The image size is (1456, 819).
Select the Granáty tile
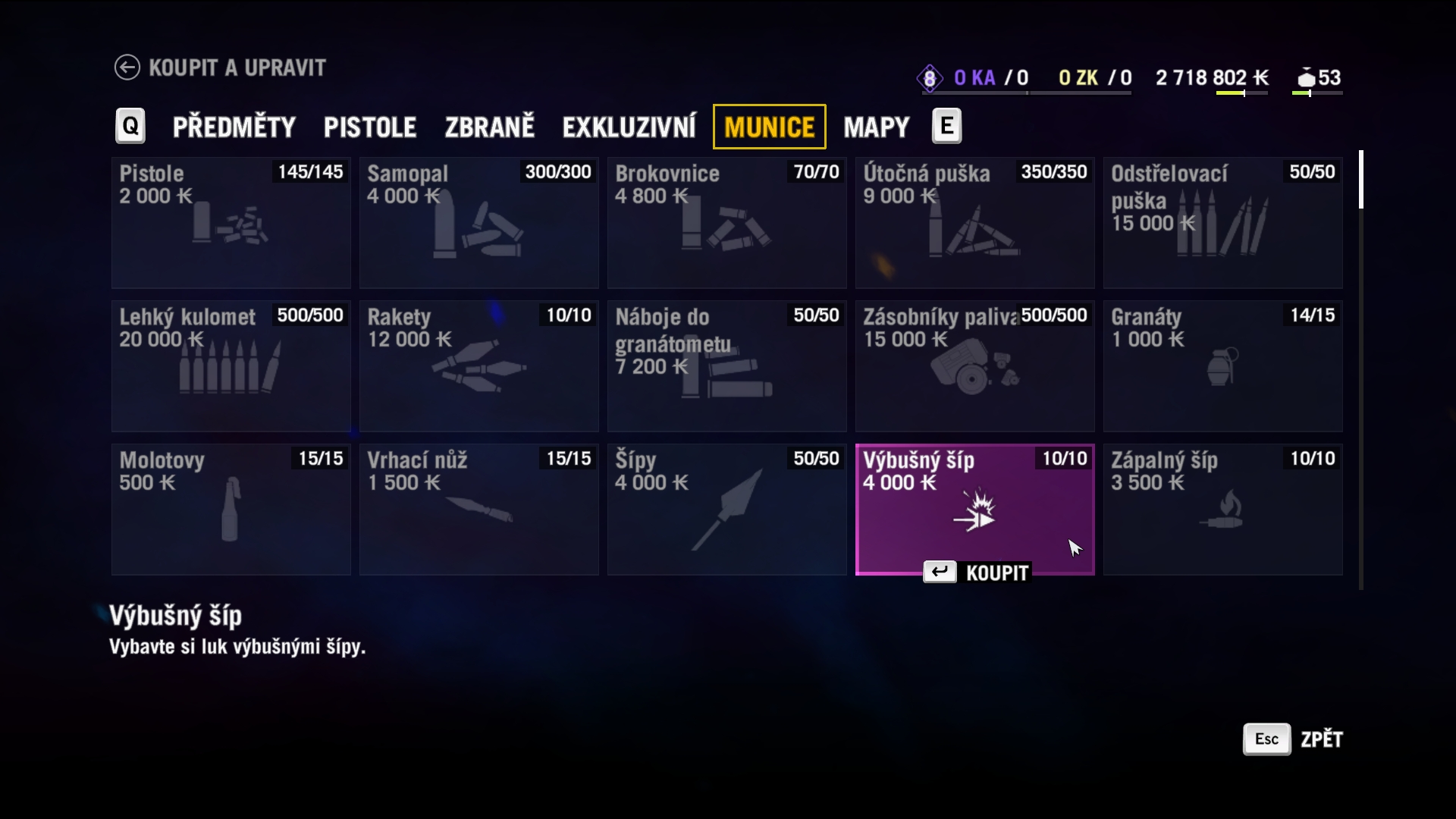pos(1222,366)
